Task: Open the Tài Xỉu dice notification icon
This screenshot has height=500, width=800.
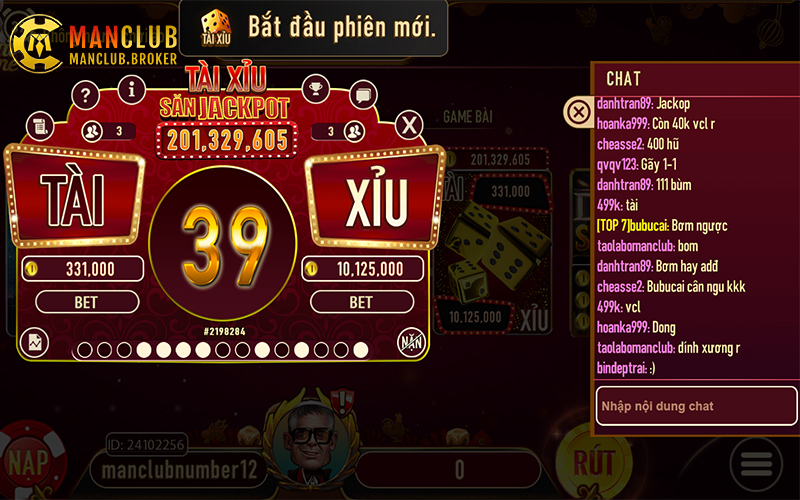Action: [x=215, y=28]
